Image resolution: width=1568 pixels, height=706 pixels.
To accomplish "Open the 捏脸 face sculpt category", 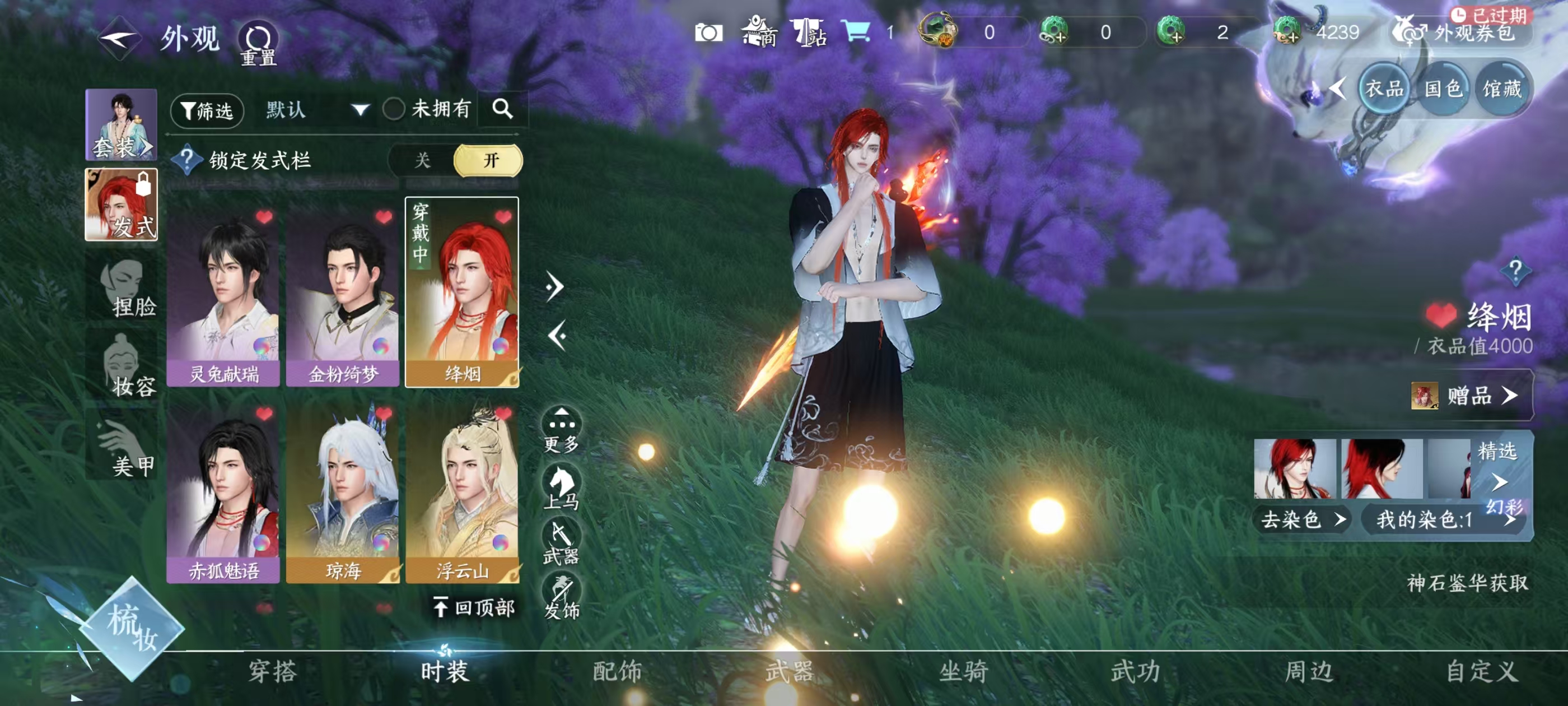I will [x=125, y=286].
